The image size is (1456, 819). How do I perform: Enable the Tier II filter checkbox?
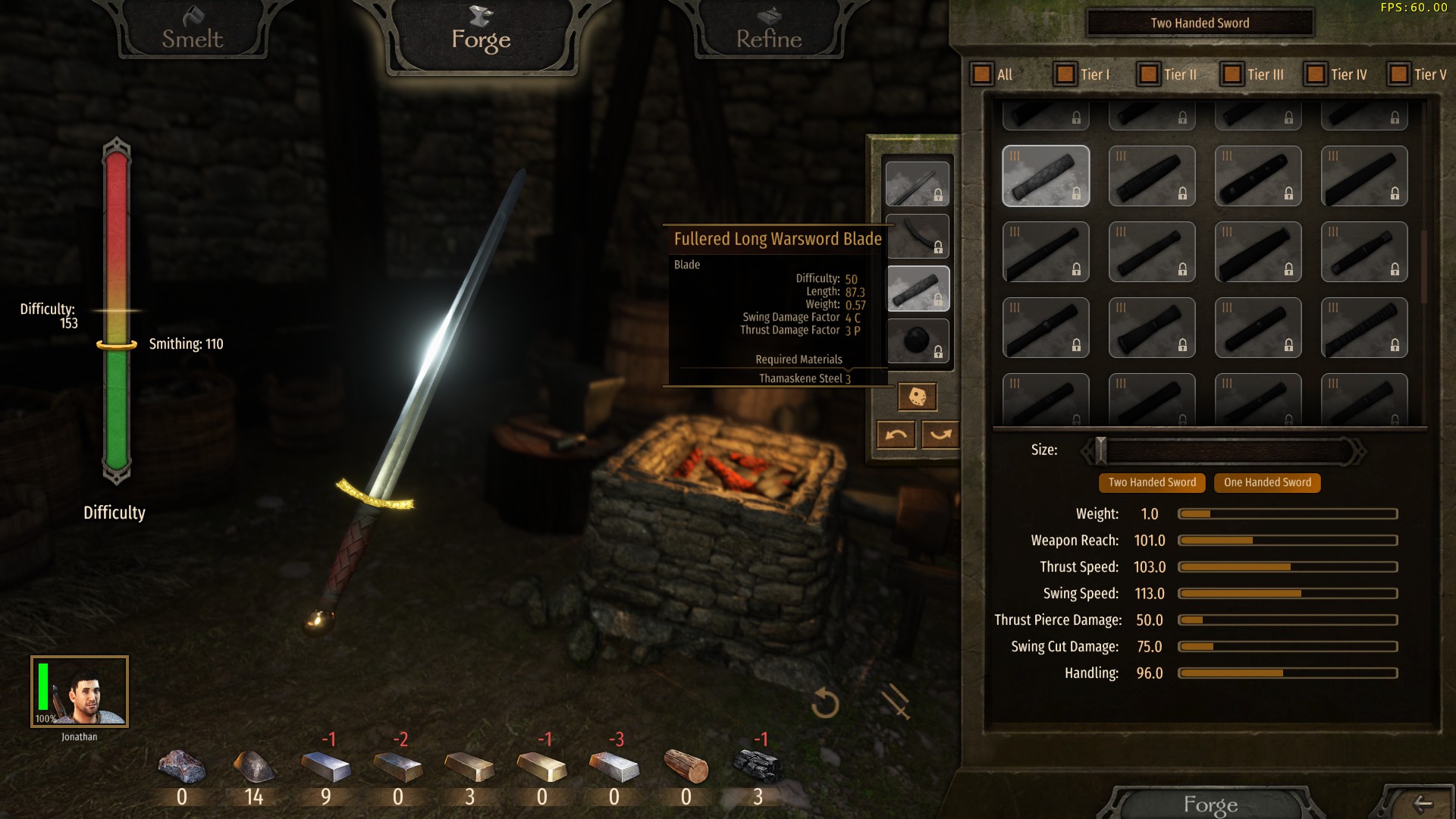(1149, 74)
